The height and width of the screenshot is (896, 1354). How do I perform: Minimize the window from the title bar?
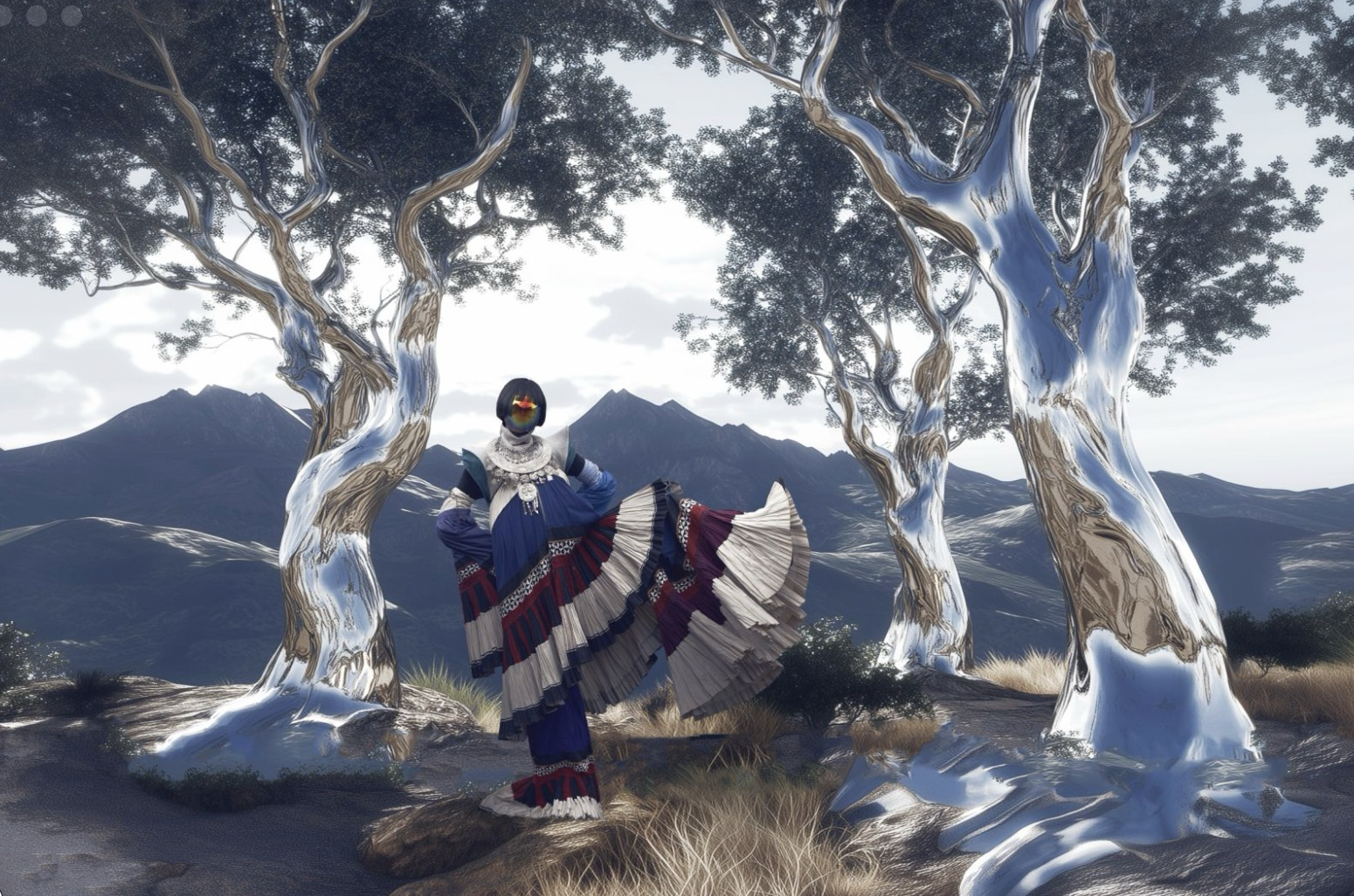click(x=38, y=15)
